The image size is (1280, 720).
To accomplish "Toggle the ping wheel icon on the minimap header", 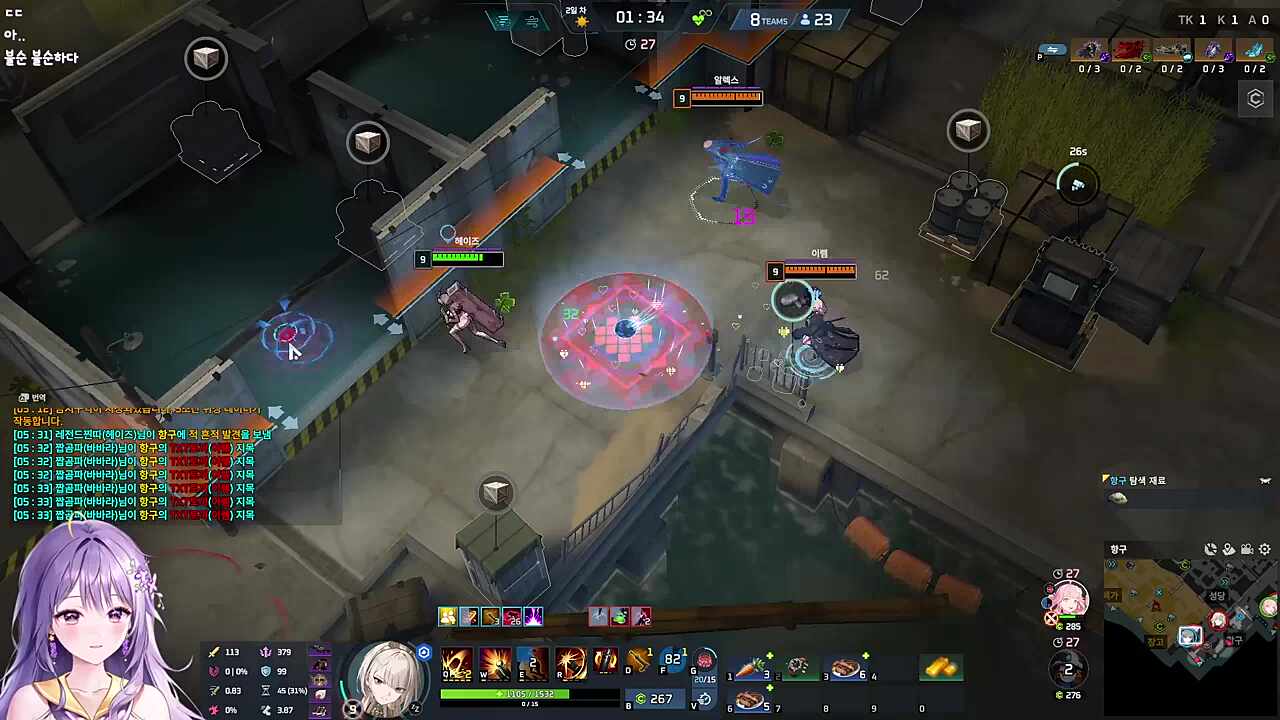I will (1211, 549).
